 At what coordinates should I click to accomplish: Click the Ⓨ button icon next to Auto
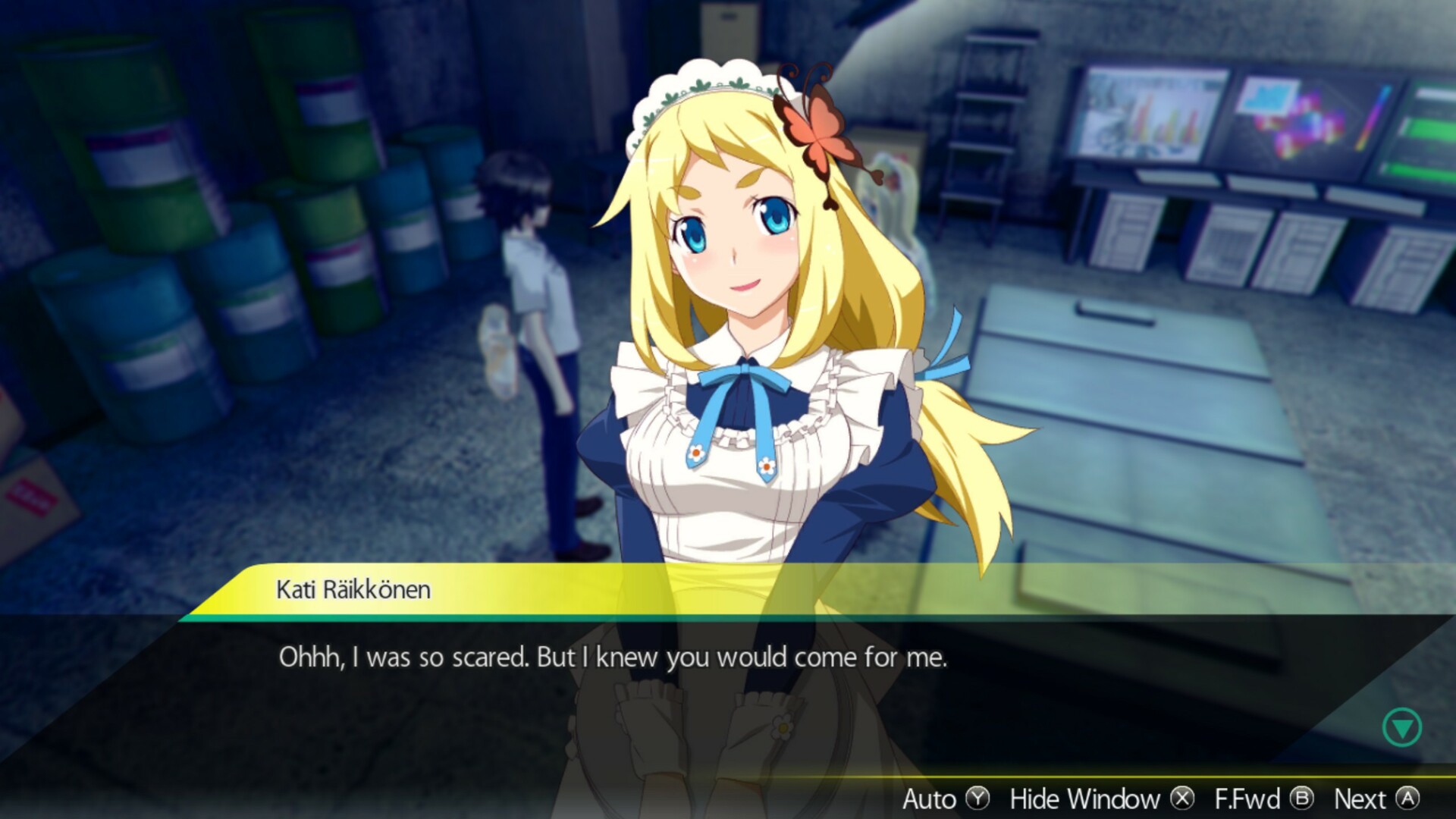pyautogui.click(x=980, y=799)
